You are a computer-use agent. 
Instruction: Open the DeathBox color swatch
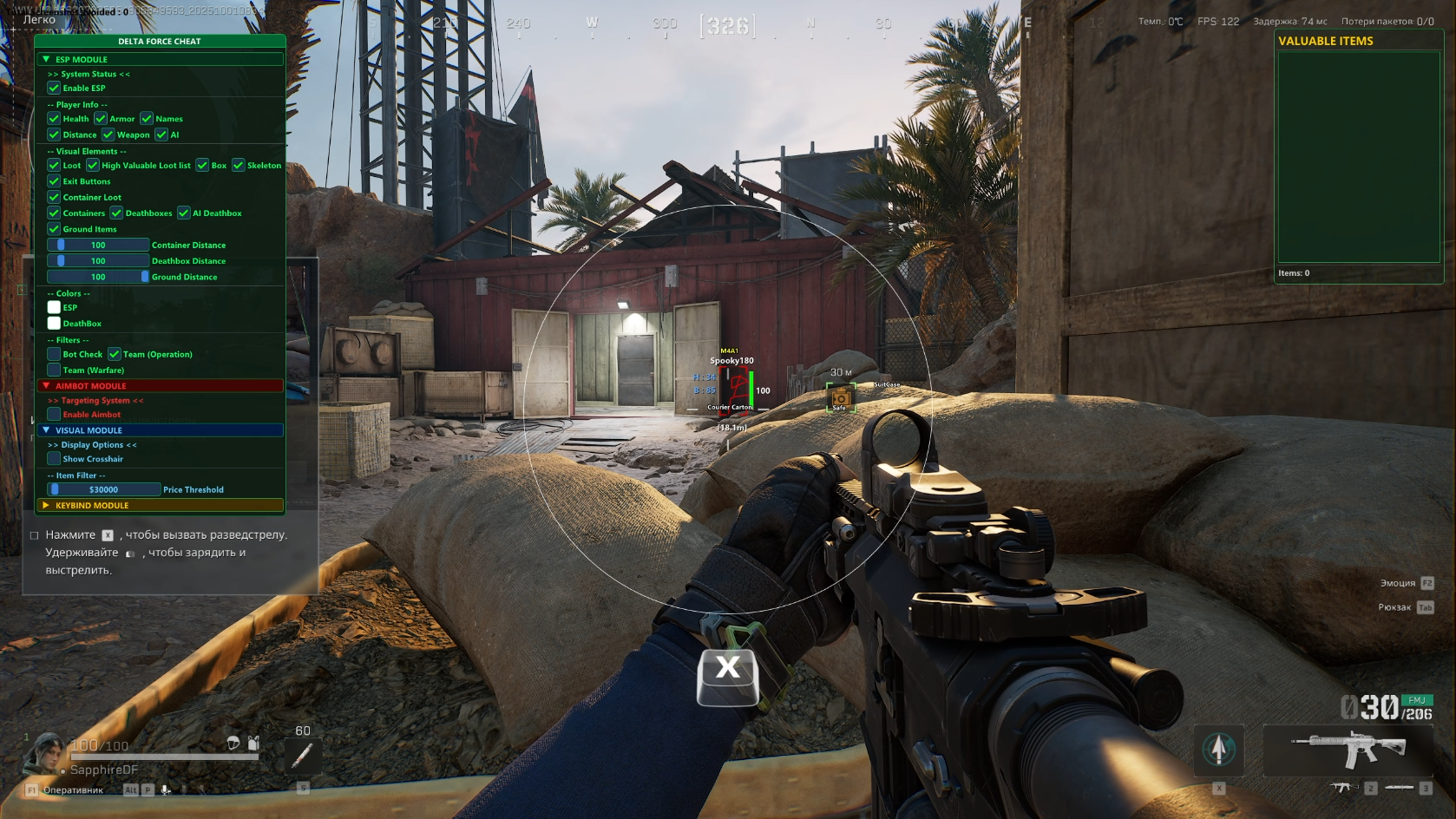(x=54, y=324)
